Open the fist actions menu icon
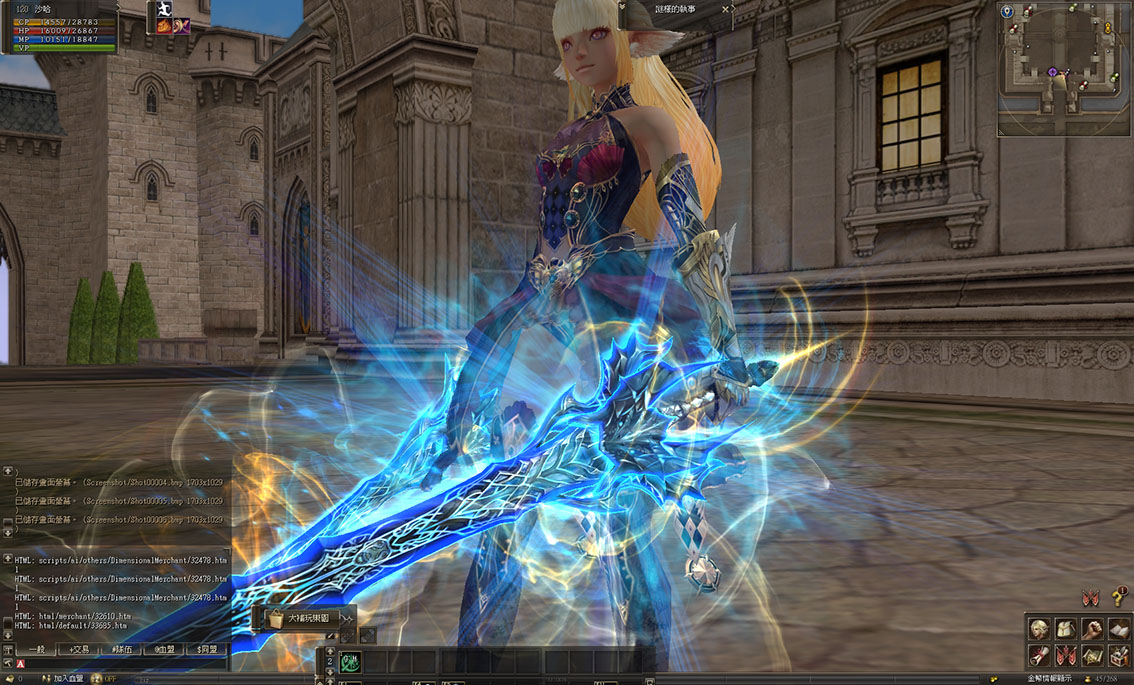1134x685 pixels. [x=1093, y=629]
